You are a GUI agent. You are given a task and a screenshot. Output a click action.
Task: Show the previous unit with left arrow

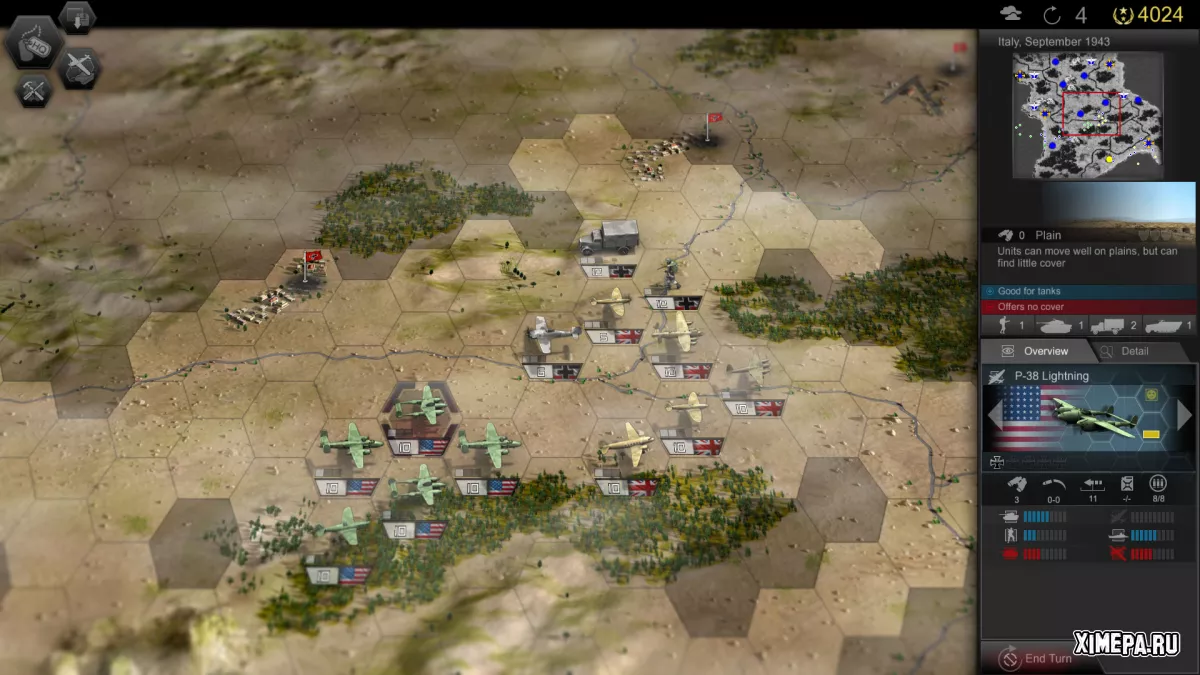coord(996,414)
